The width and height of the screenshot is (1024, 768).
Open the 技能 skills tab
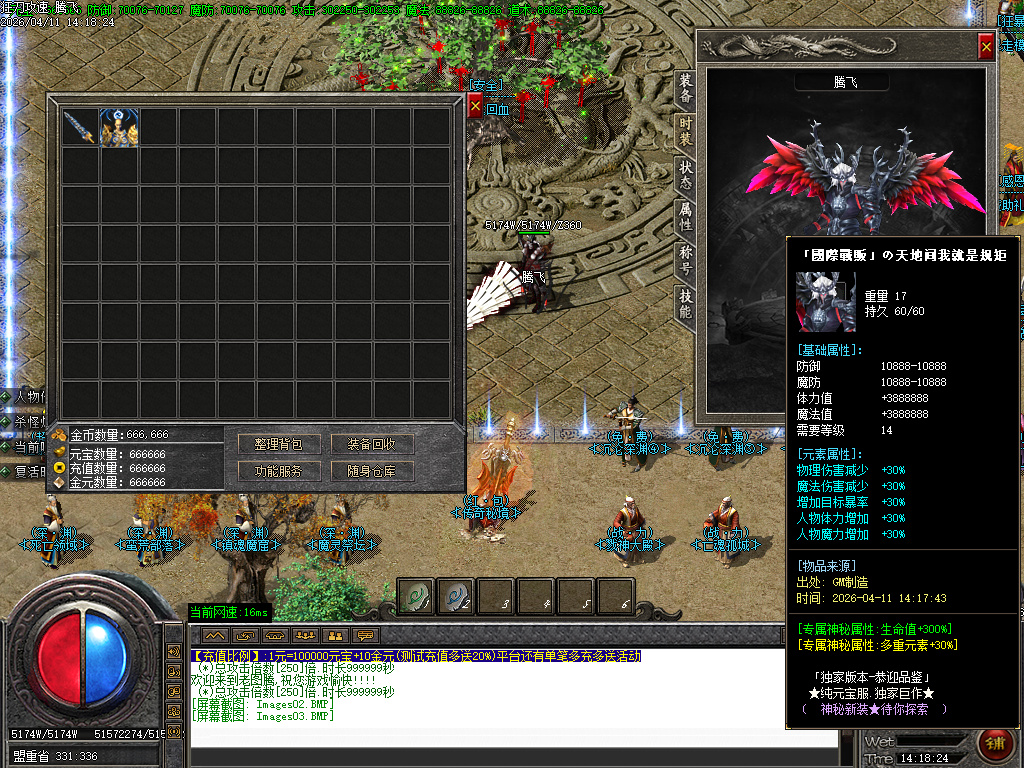pos(685,297)
